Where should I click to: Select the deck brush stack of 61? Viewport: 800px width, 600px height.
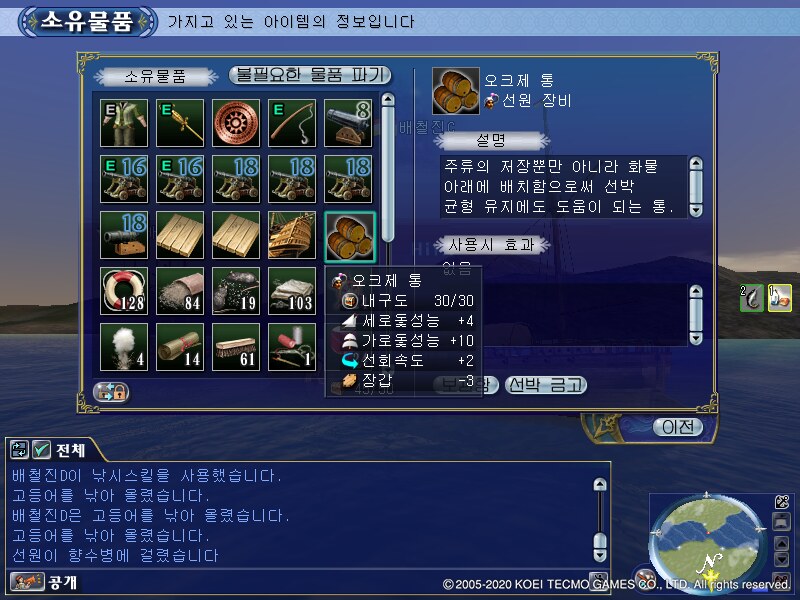(236, 348)
